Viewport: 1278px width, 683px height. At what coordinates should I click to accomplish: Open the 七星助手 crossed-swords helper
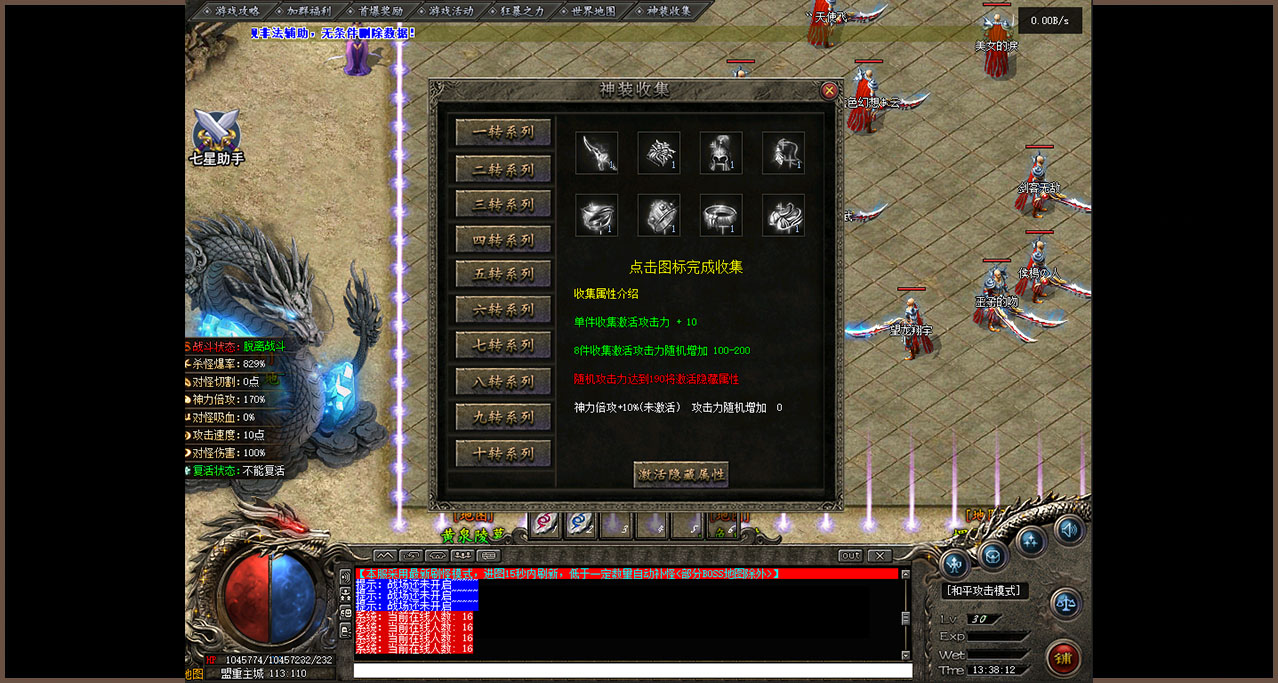click(217, 135)
